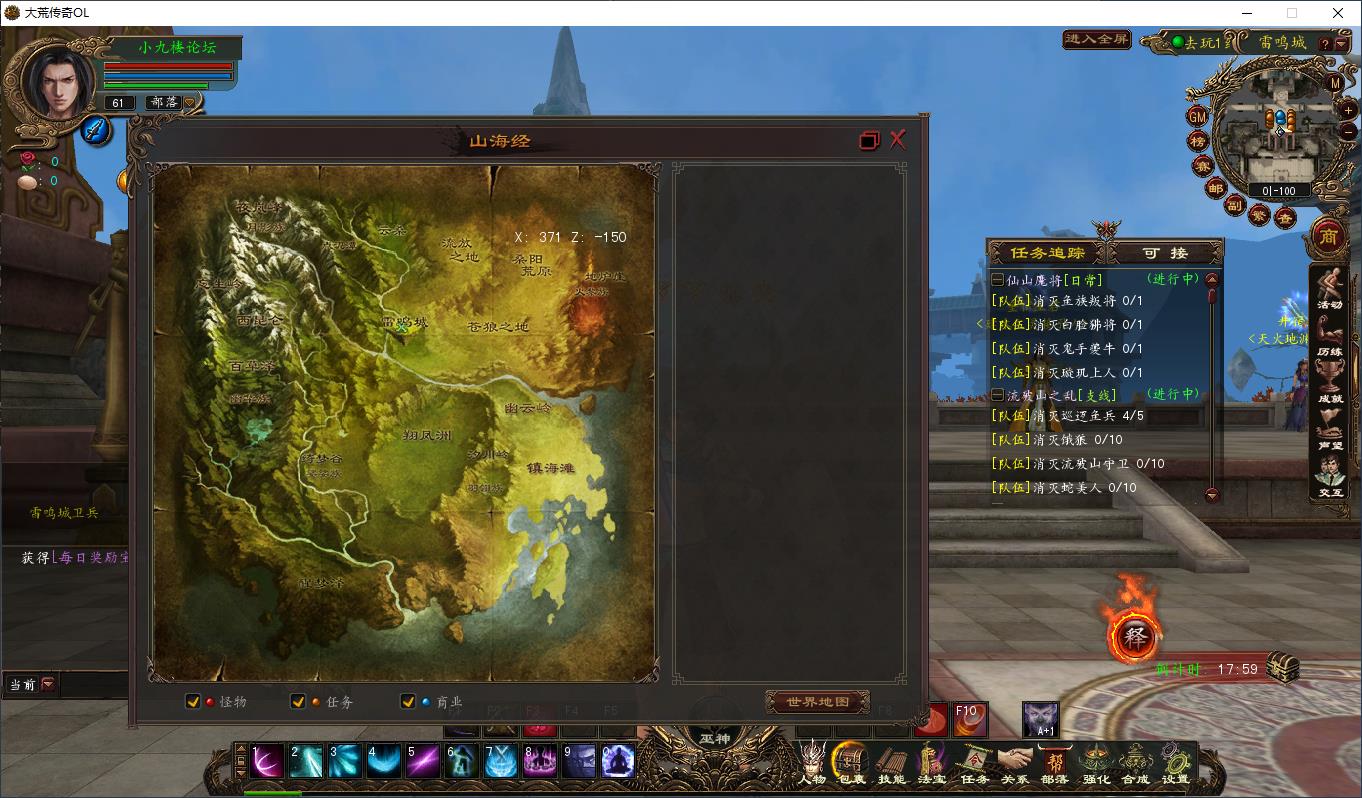The width and height of the screenshot is (1362, 798).
Task: Toggle the 任务 quest filter checkbox
Action: click(297, 702)
